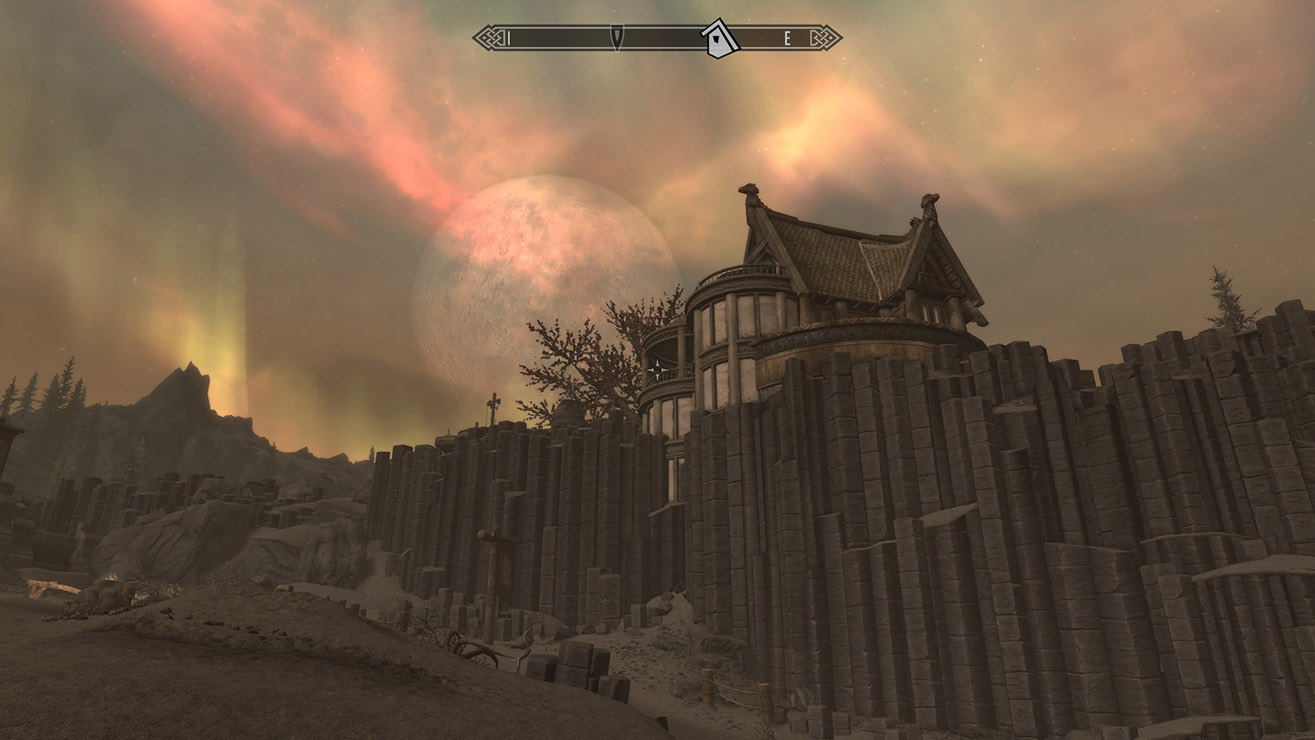Click the balcony railing of the tower
The width and height of the screenshot is (1315, 740).
740,272
